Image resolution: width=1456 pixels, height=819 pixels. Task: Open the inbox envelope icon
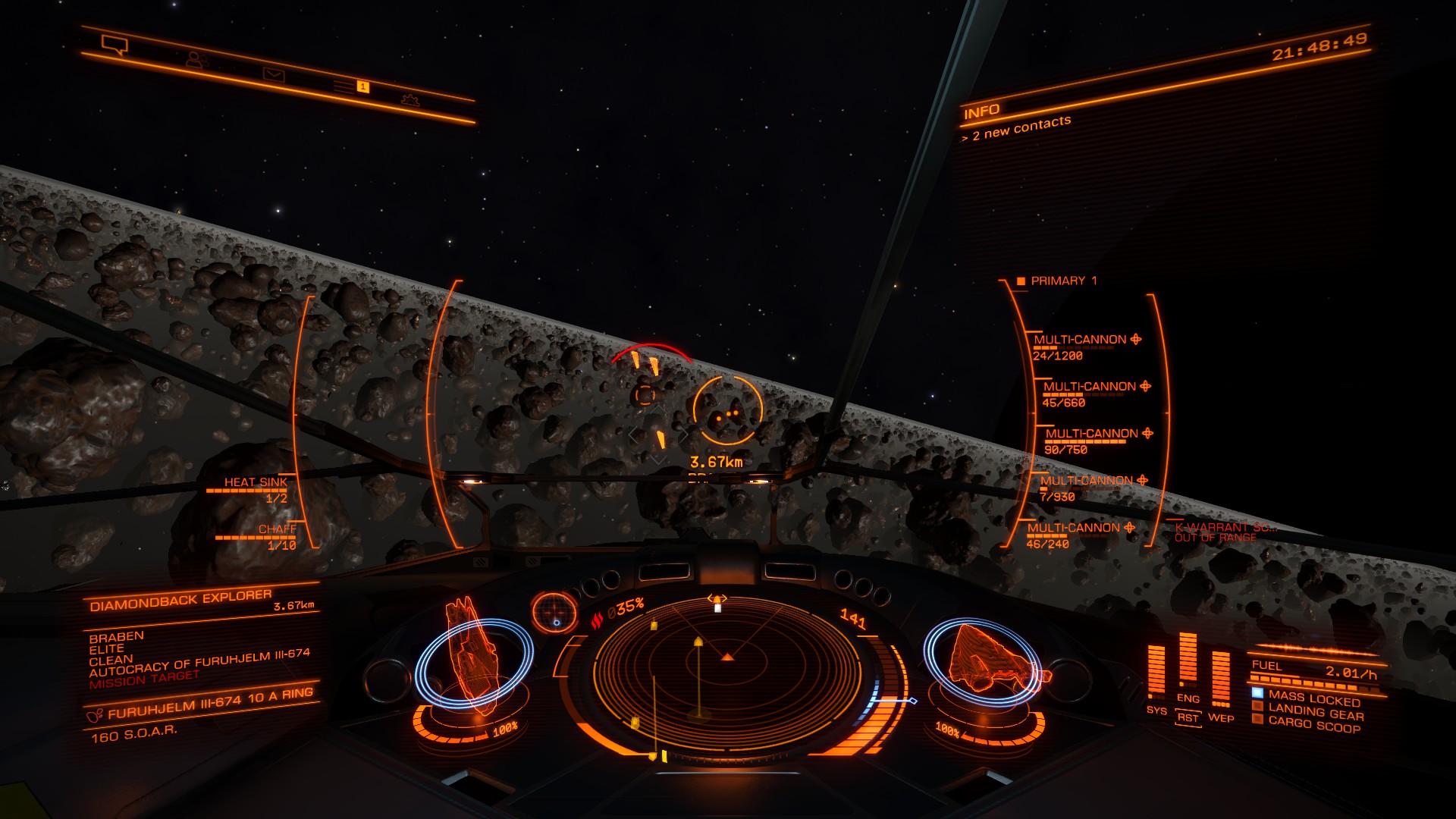[x=273, y=74]
